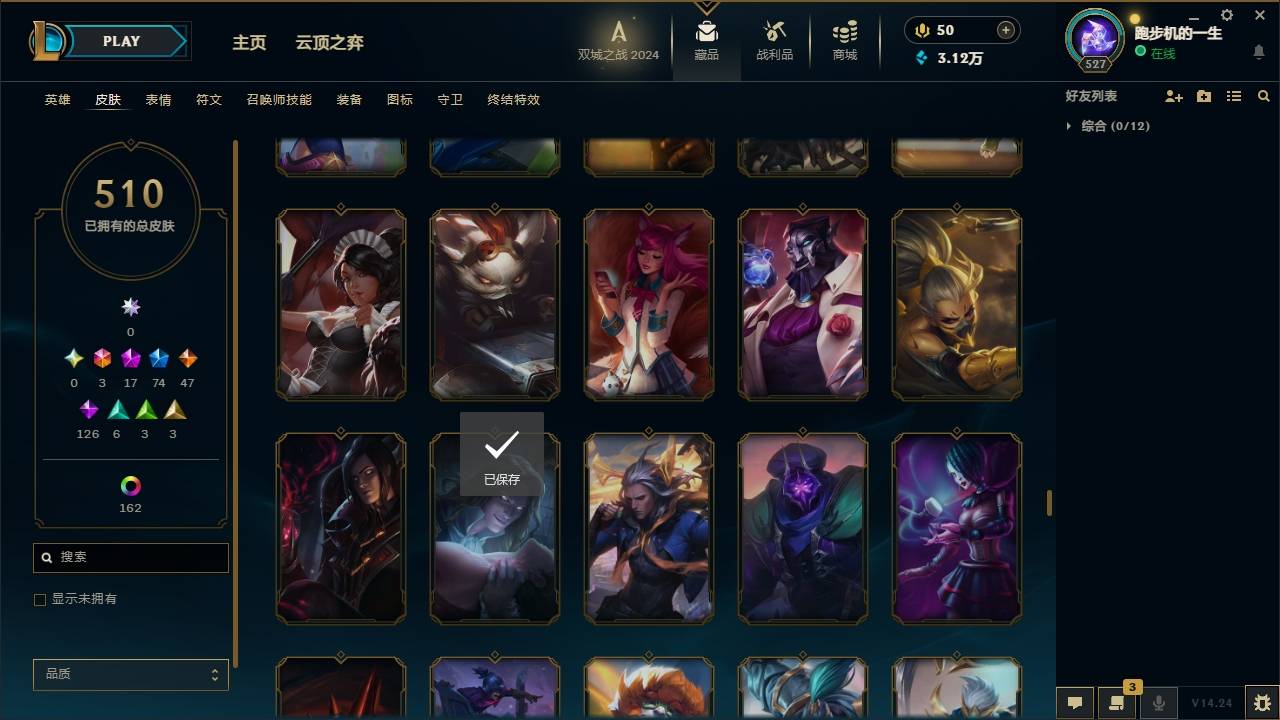
Task: Click inside the 搜索 search field
Action: coord(130,557)
